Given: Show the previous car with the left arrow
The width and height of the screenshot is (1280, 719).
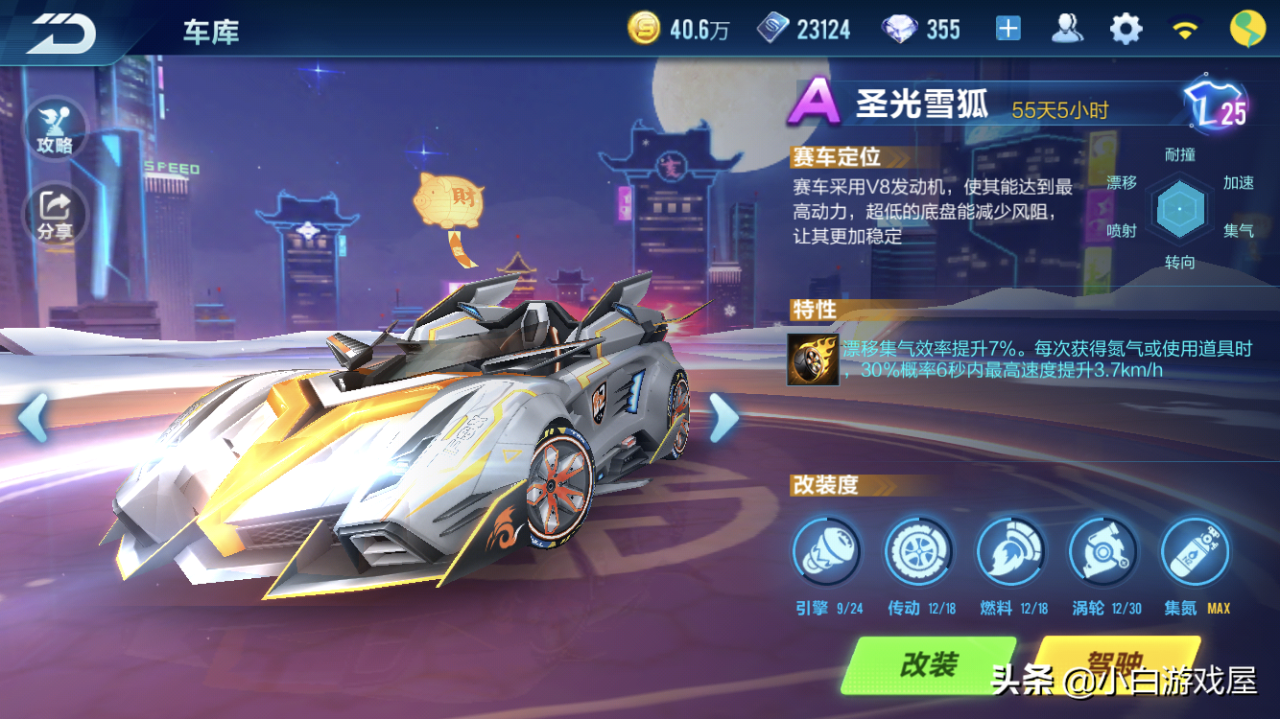Looking at the screenshot, I should (x=33, y=417).
